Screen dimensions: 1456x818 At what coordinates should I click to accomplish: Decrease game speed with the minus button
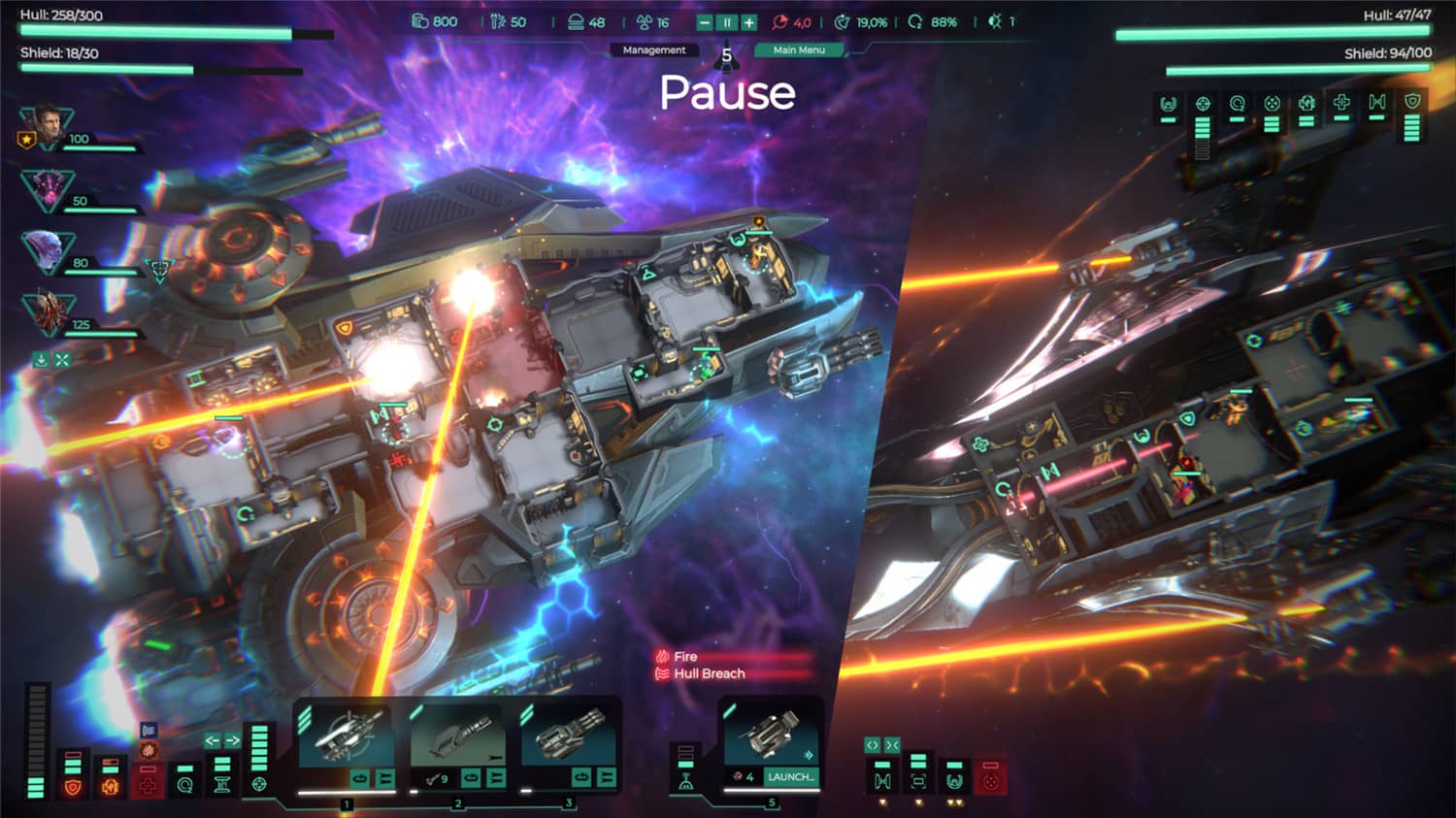tap(705, 22)
